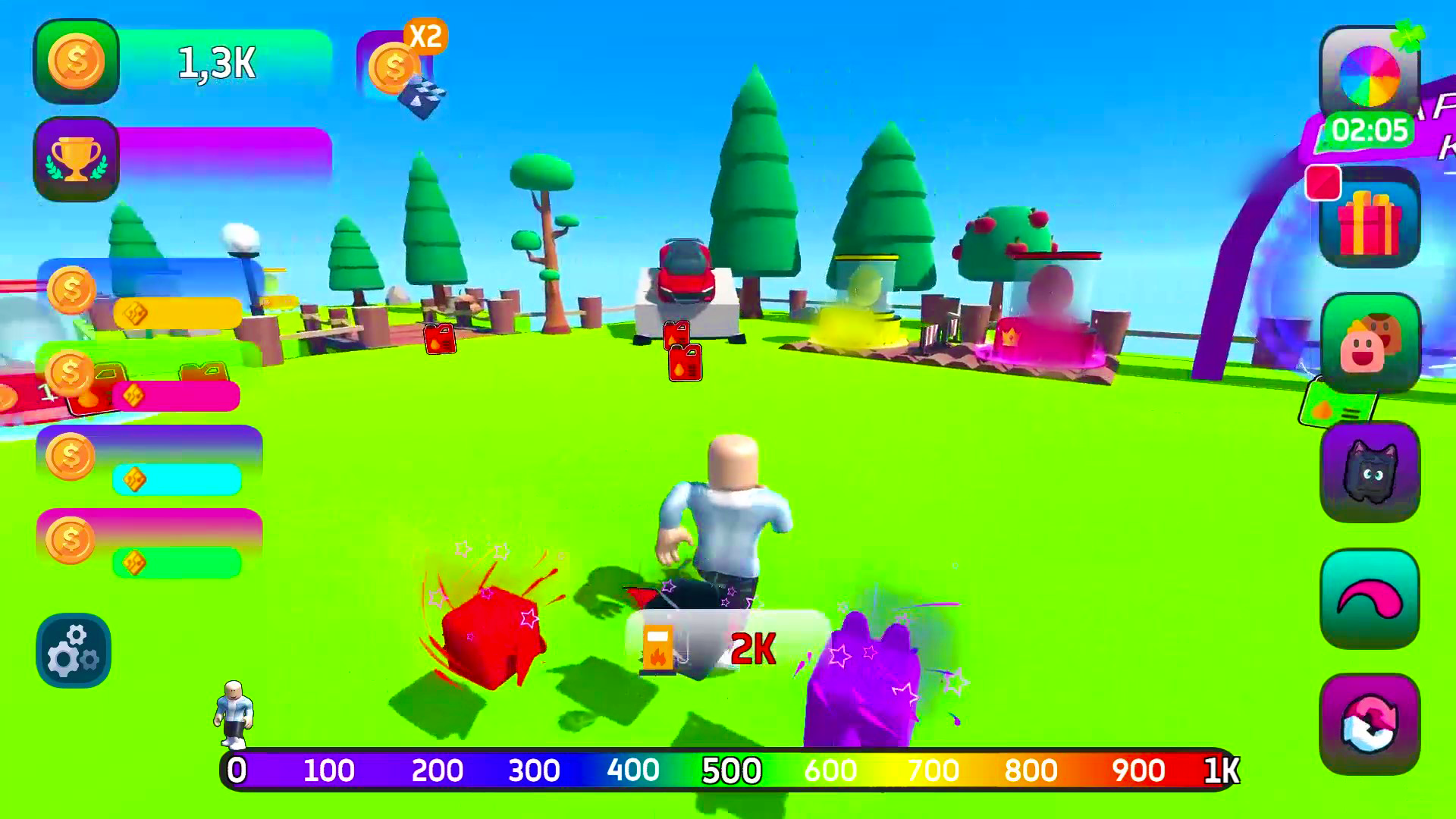This screenshot has height=819, width=1456.
Task: Claim the yellow progress bar upgrade
Action: 178,314
